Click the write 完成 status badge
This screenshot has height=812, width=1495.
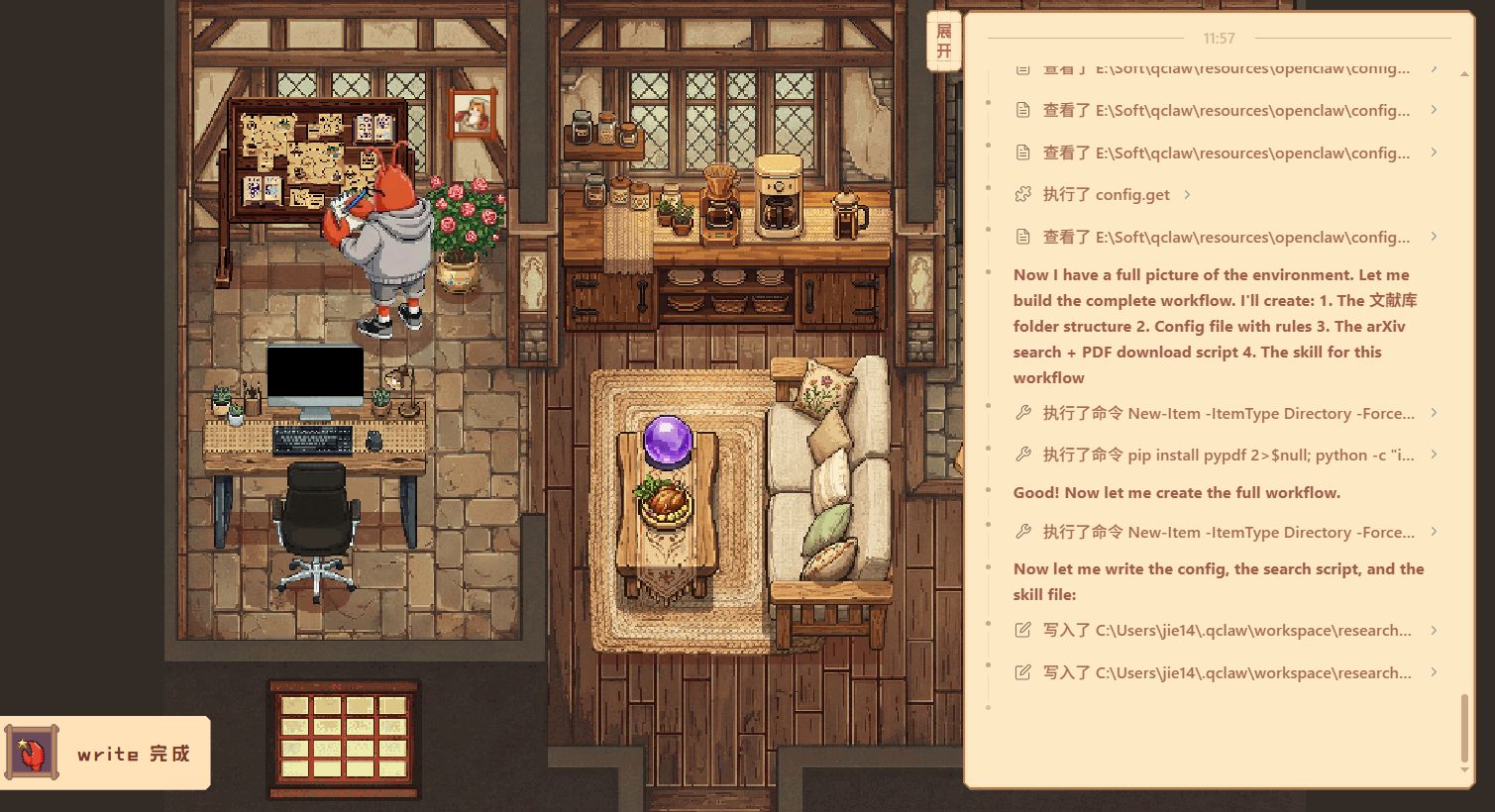tap(105, 754)
